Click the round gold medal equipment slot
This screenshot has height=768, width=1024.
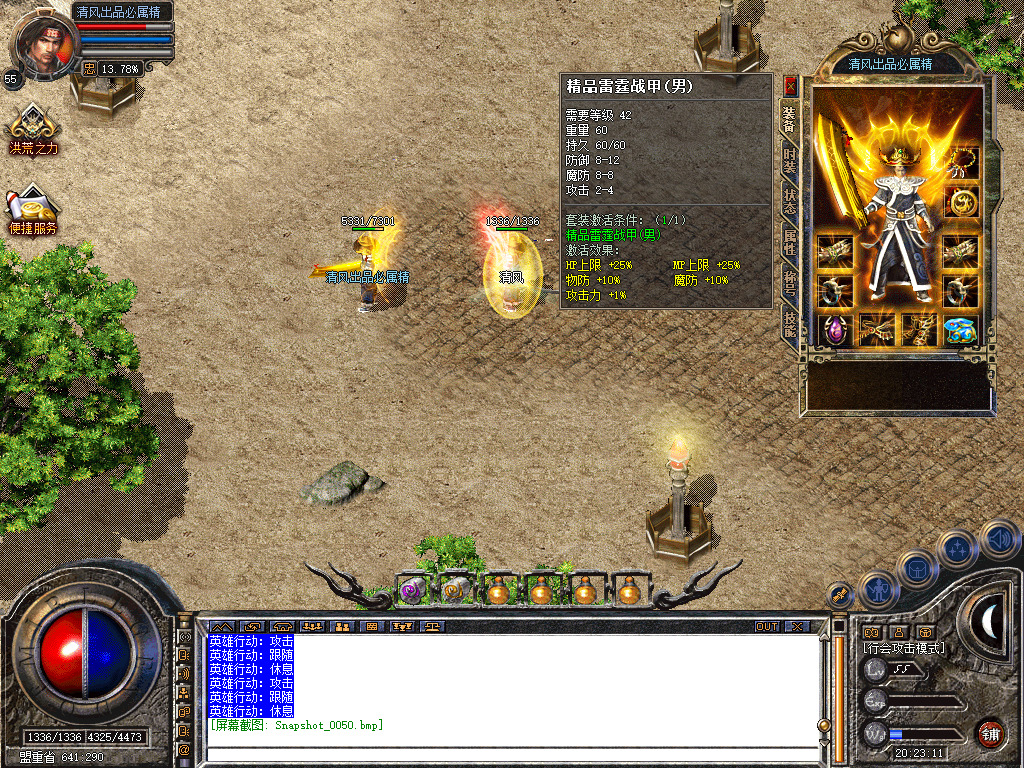pyautogui.click(x=961, y=203)
